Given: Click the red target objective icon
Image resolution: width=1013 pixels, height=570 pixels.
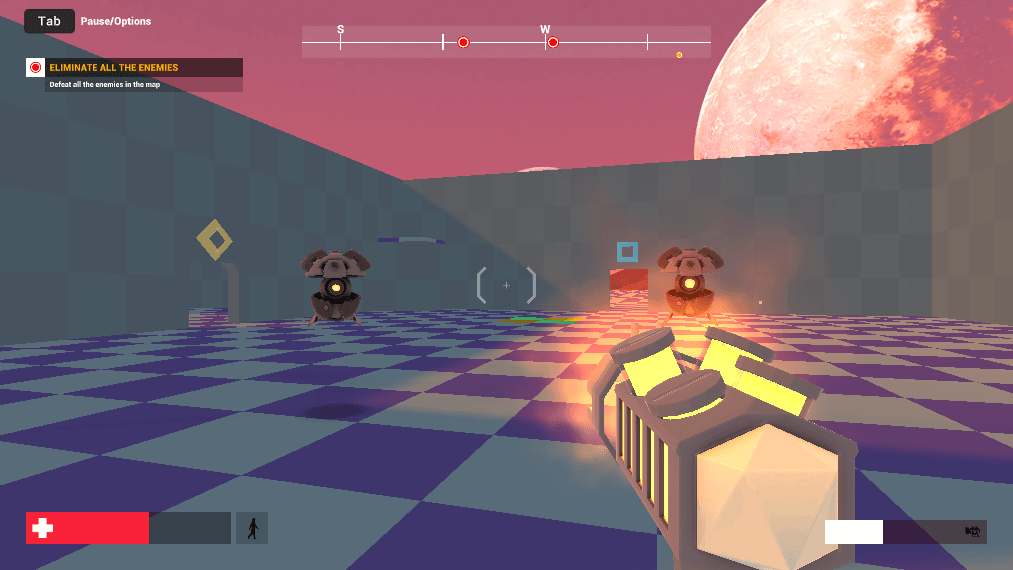Looking at the screenshot, I should coord(36,68).
